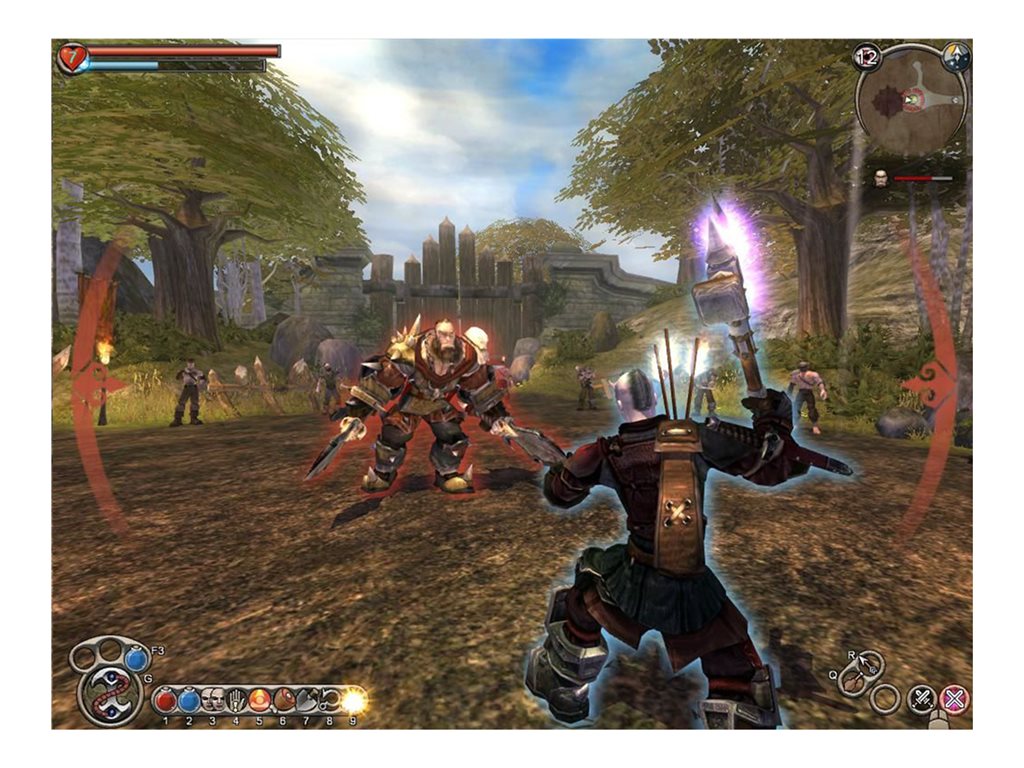Choose the twin faces expression slot
Screen dimensions: 1024x768
213,700
